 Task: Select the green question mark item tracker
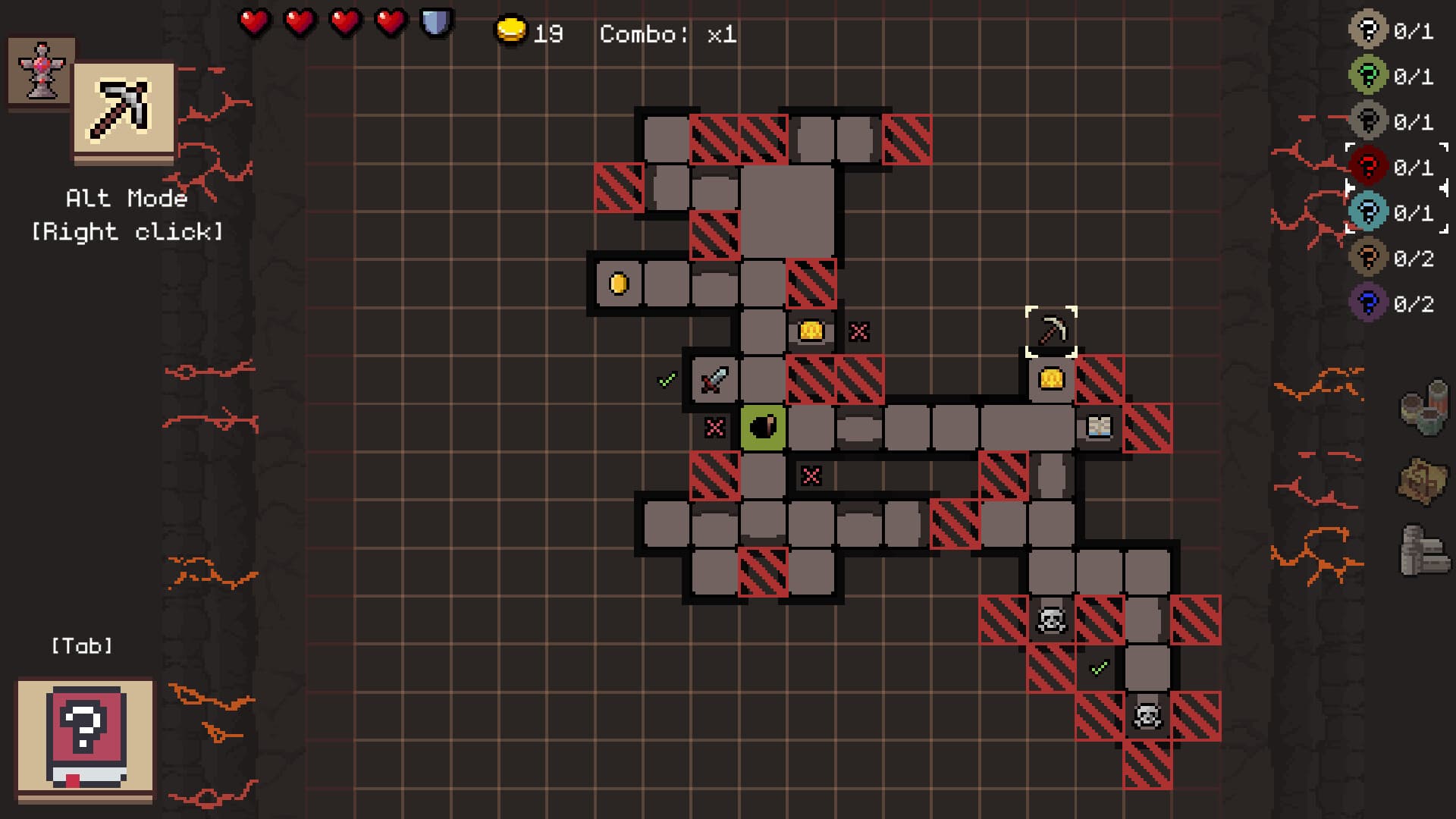[1369, 74]
